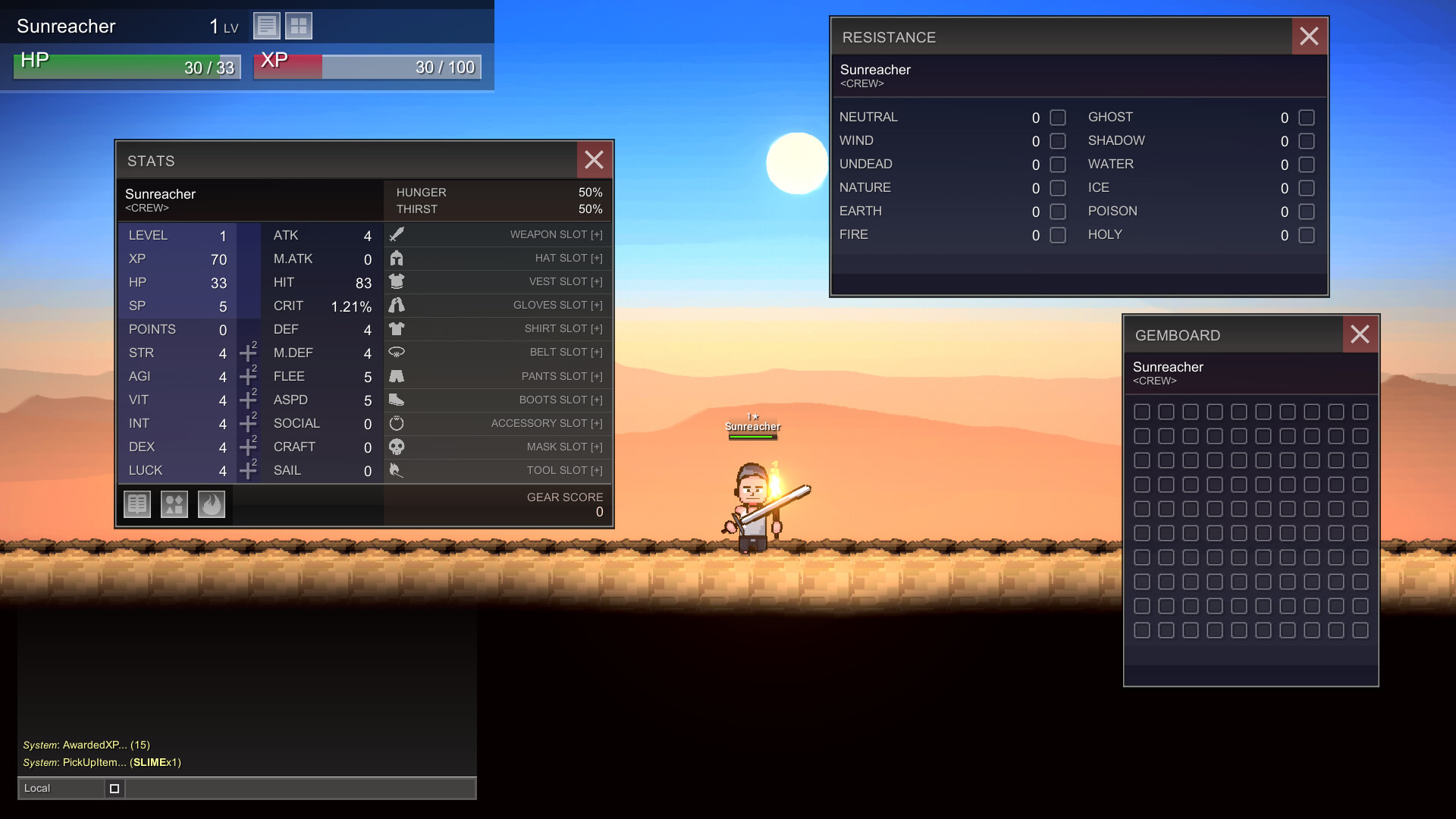Increase STR using its plus button

click(248, 353)
